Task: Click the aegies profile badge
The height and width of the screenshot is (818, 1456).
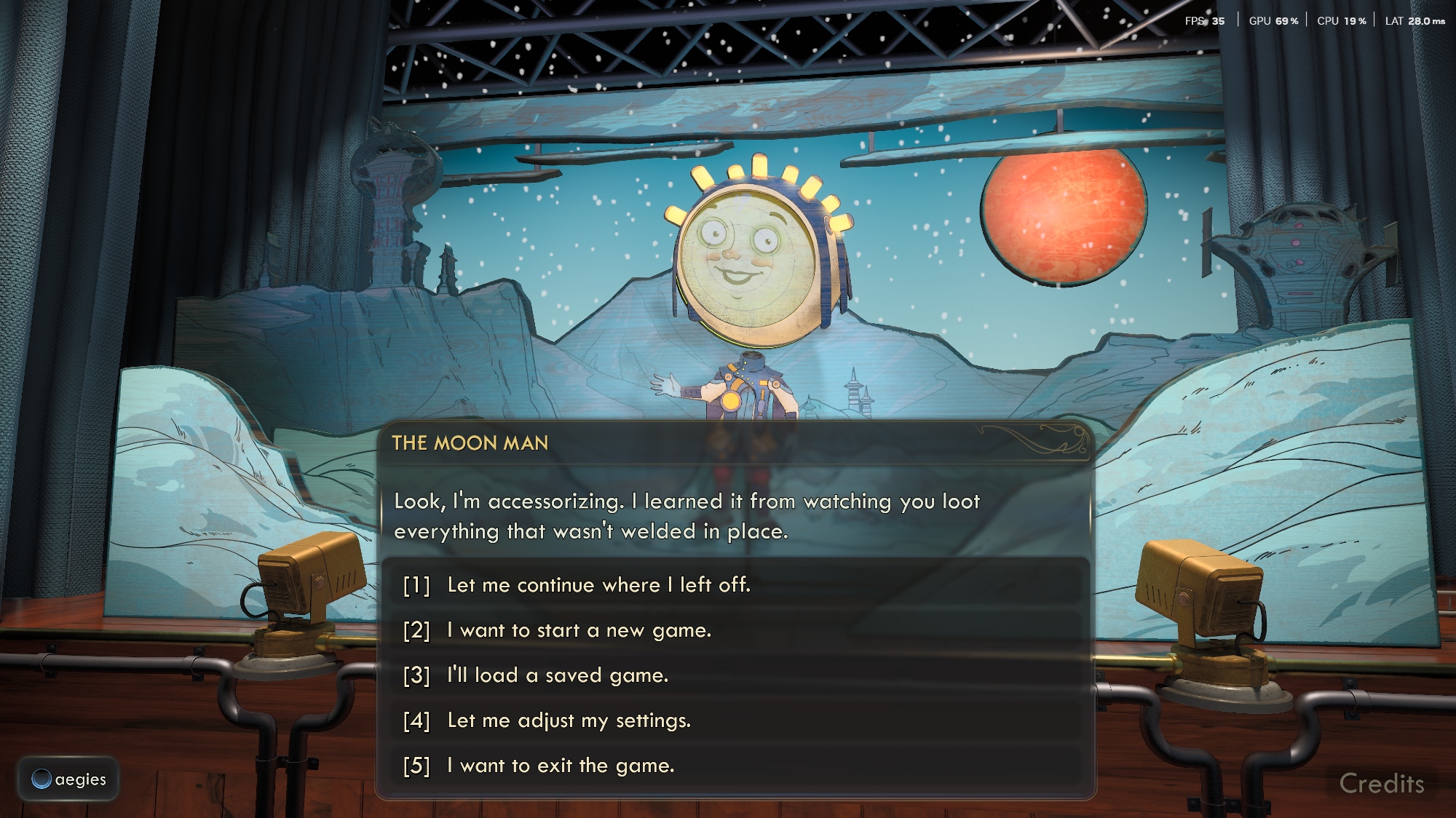Action: tap(69, 779)
